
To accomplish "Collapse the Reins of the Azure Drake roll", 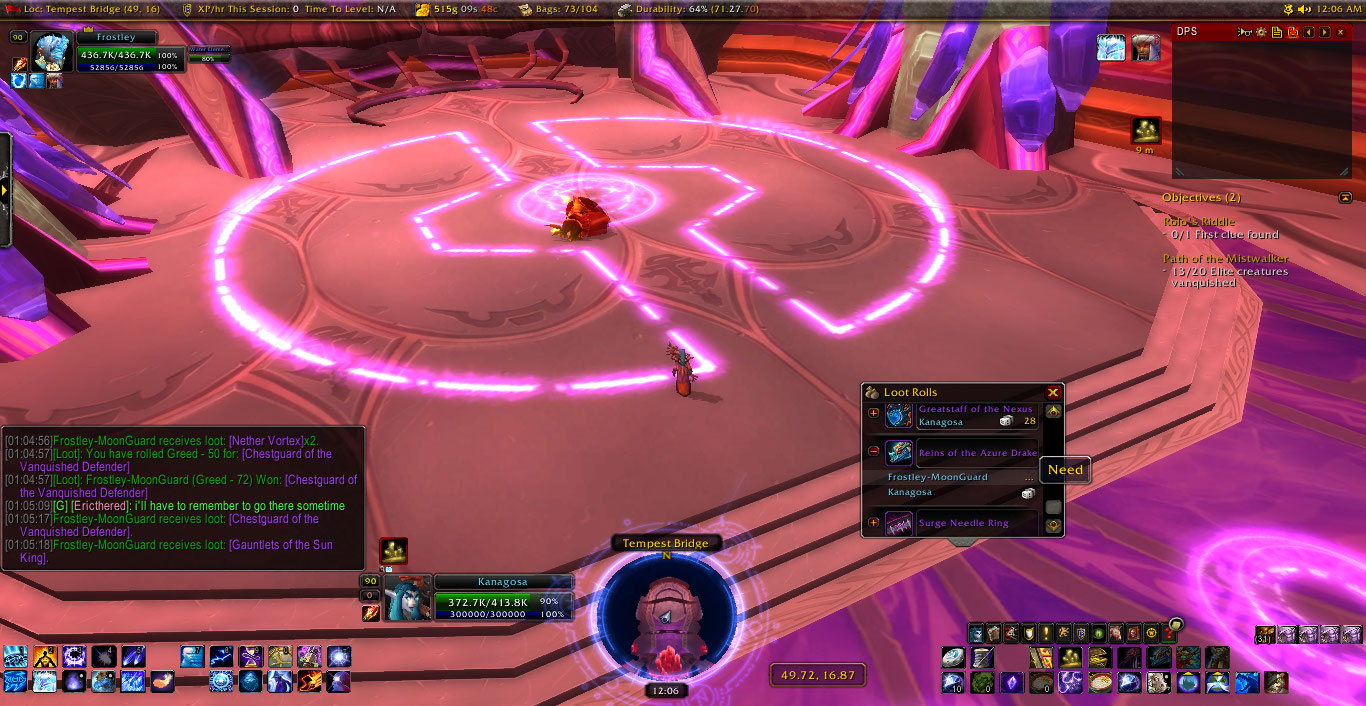I will pyautogui.click(x=873, y=451).
